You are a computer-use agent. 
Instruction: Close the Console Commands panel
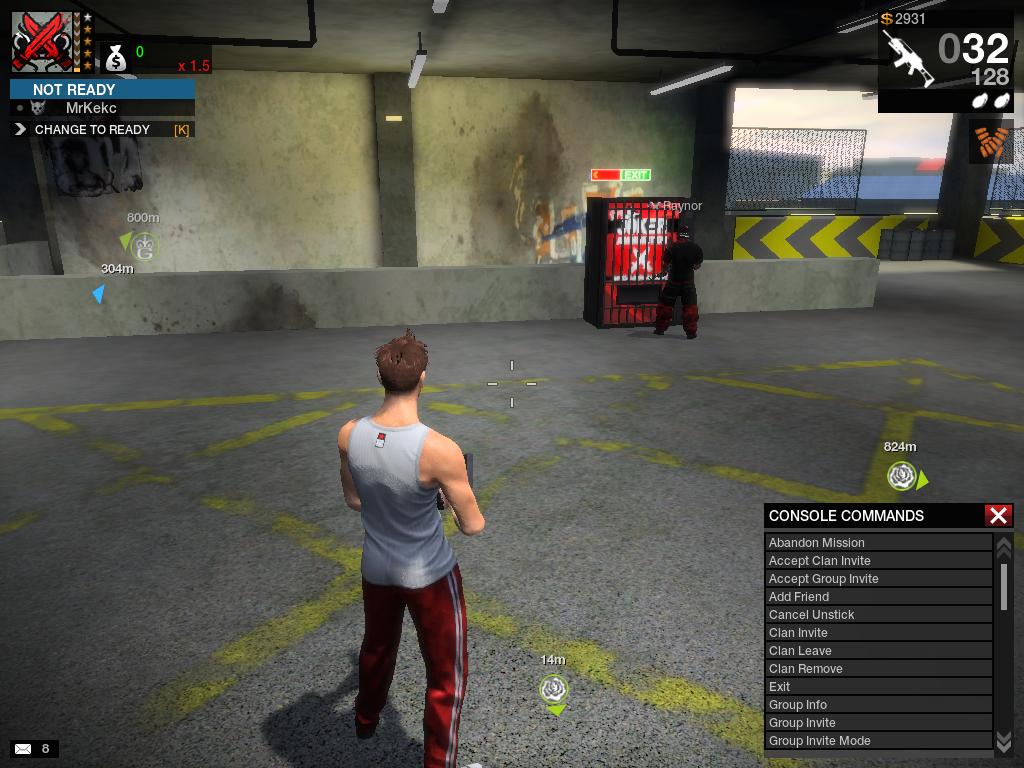coord(998,515)
